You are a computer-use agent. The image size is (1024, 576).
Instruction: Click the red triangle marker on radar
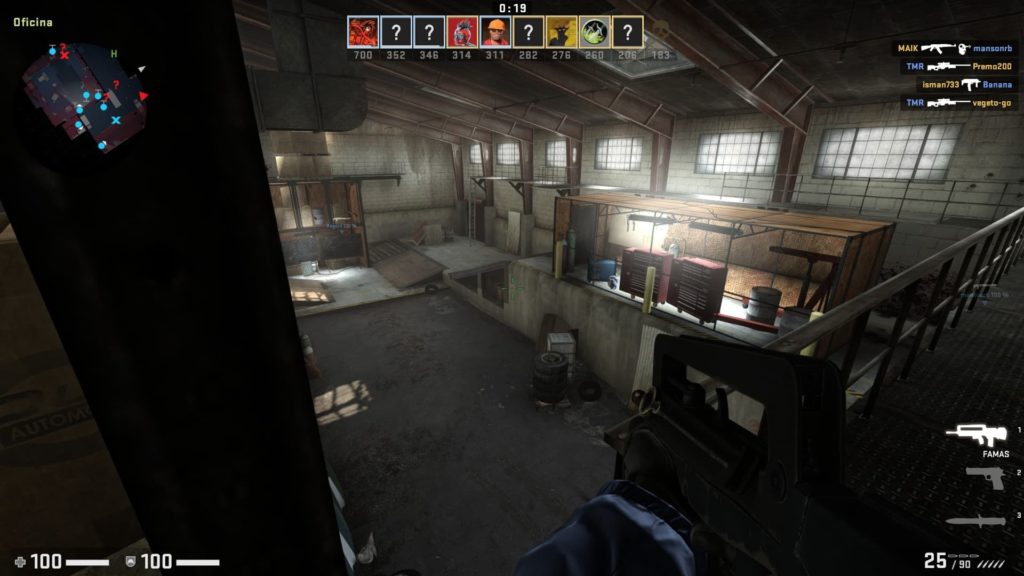click(x=144, y=96)
